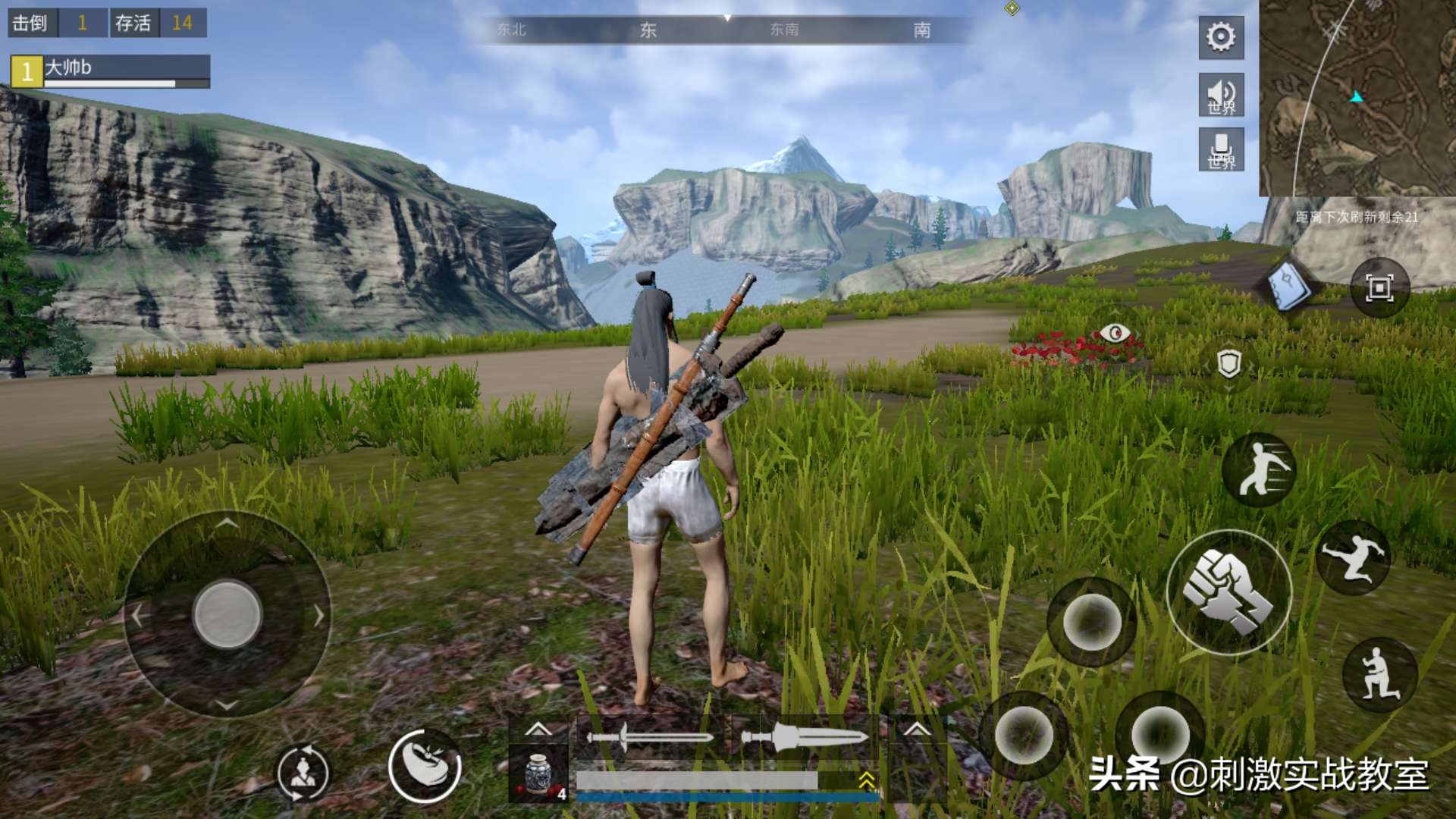Open the settings gear menu
Image resolution: width=1456 pixels, height=819 pixels.
[x=1221, y=37]
